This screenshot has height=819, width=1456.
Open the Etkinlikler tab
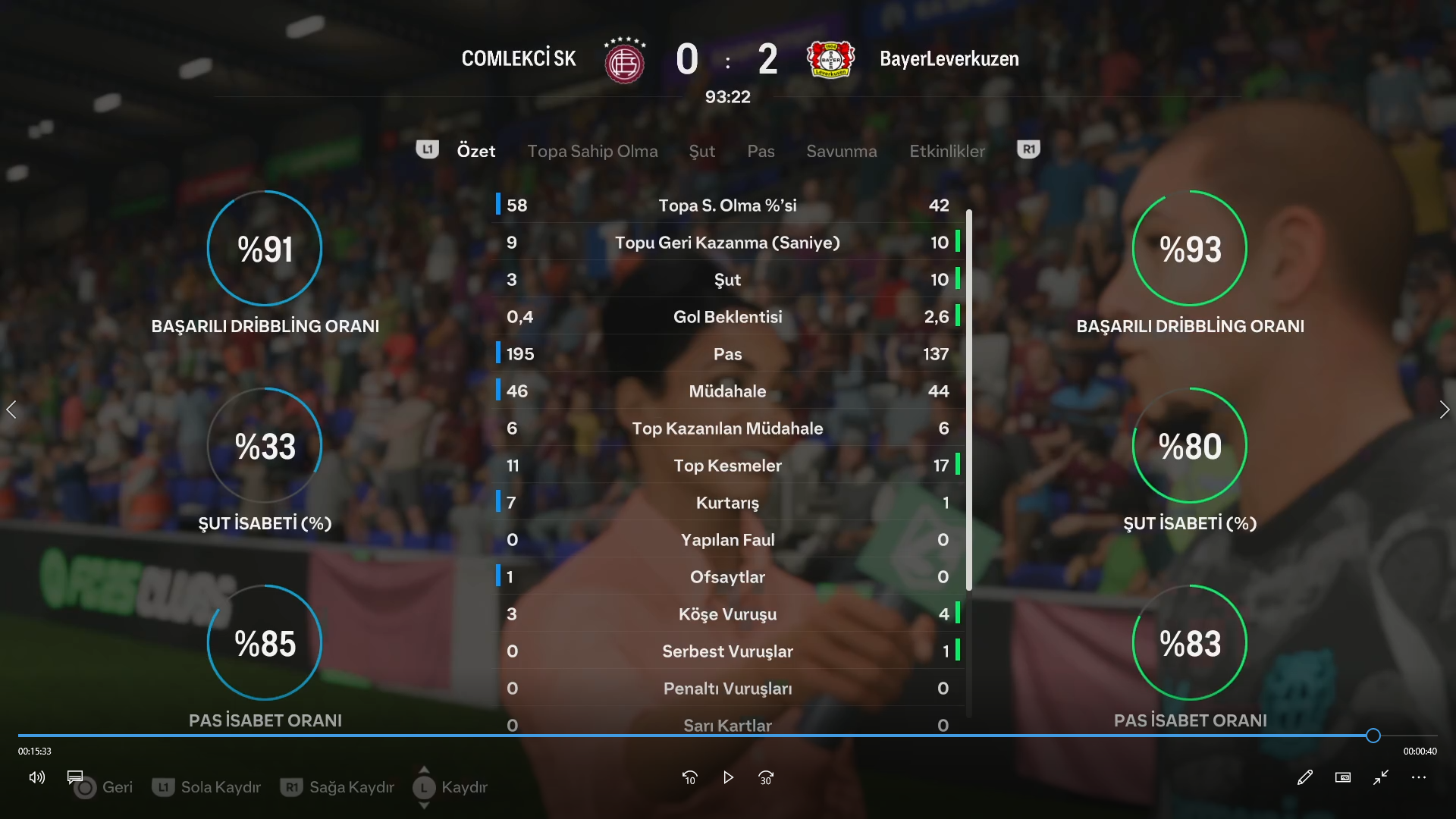coord(947,151)
